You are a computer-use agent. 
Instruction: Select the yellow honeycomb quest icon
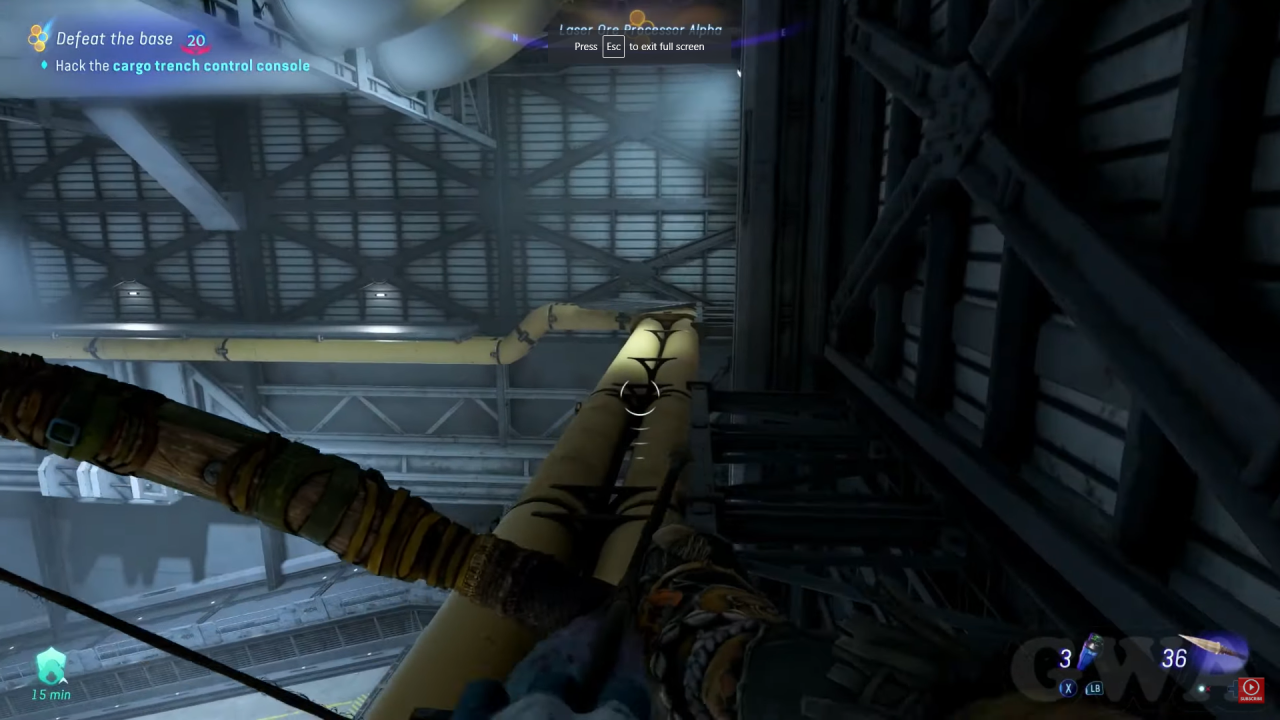coord(38,36)
